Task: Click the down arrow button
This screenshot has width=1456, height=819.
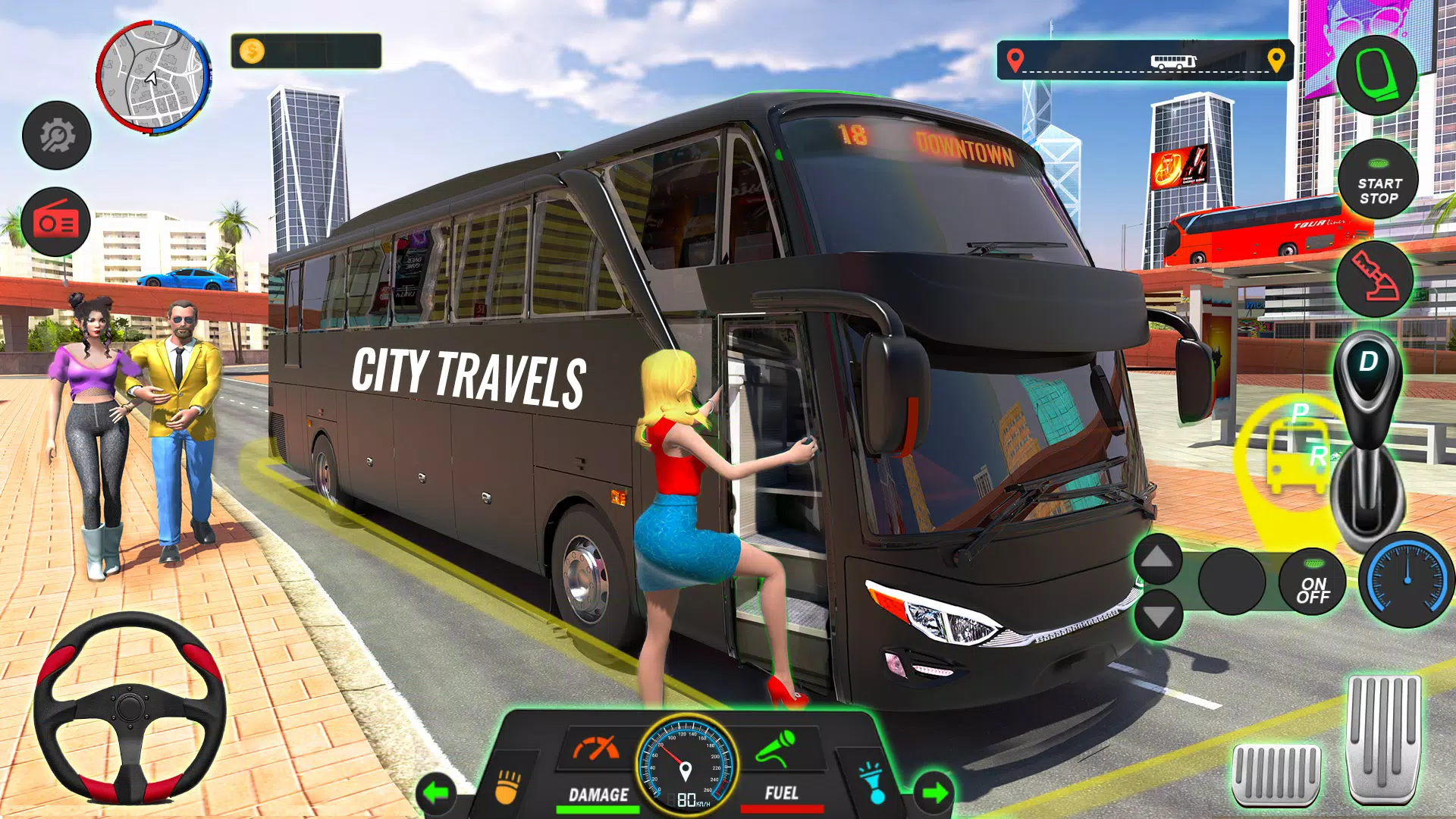Action: [x=1158, y=615]
